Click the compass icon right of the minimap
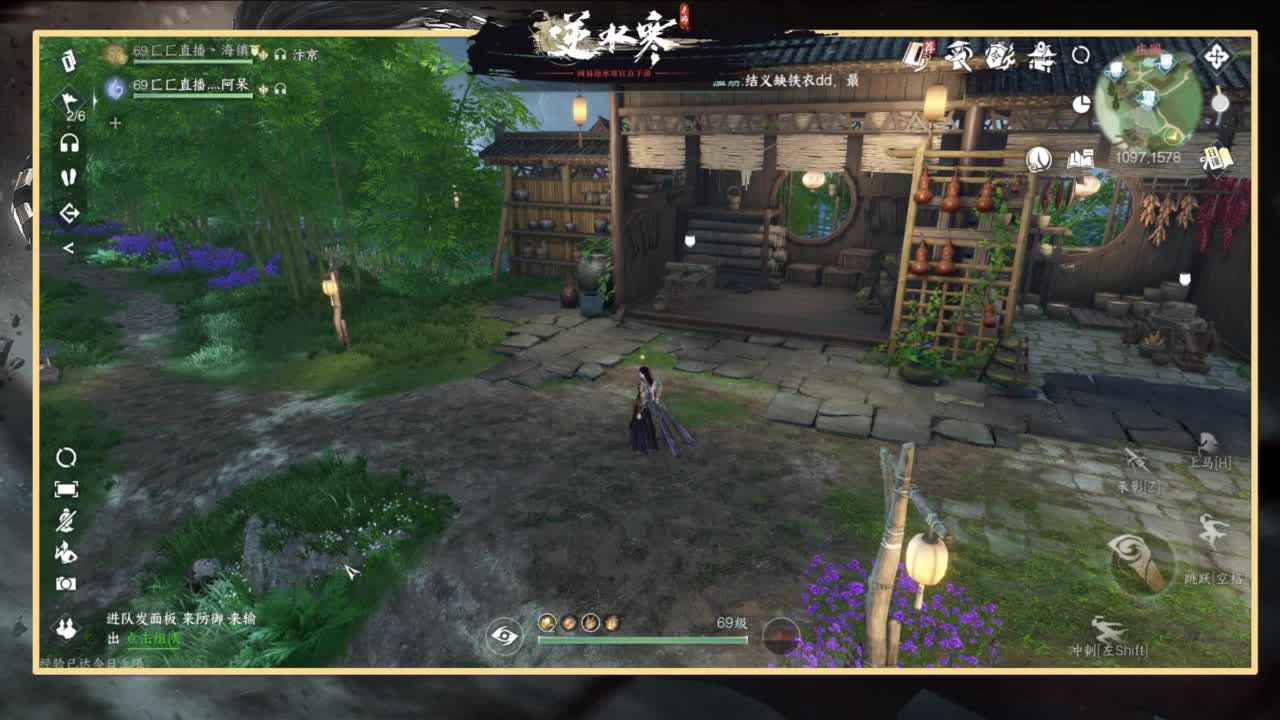The height and width of the screenshot is (720, 1280). tap(1219, 56)
